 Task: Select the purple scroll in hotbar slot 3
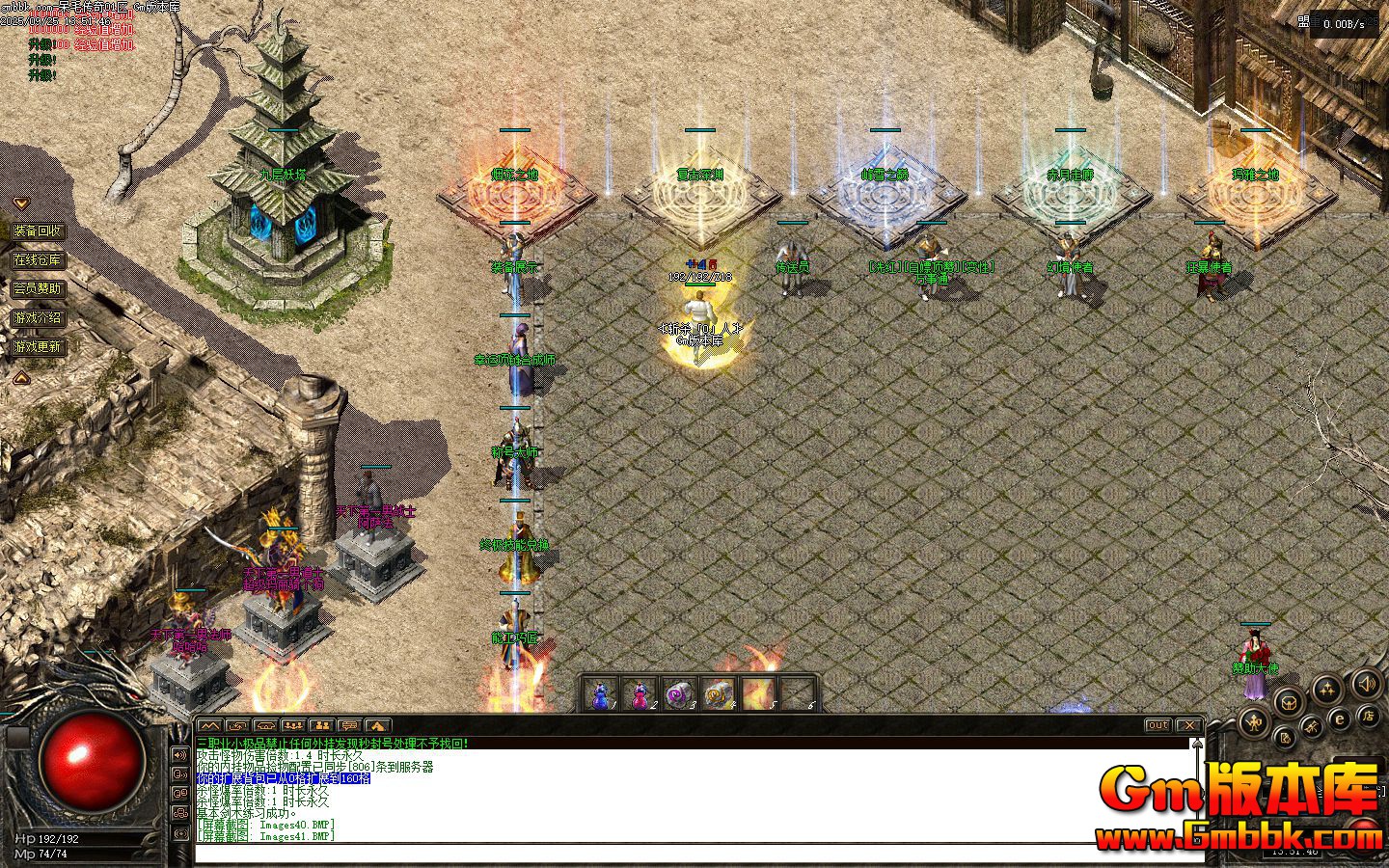point(679,693)
